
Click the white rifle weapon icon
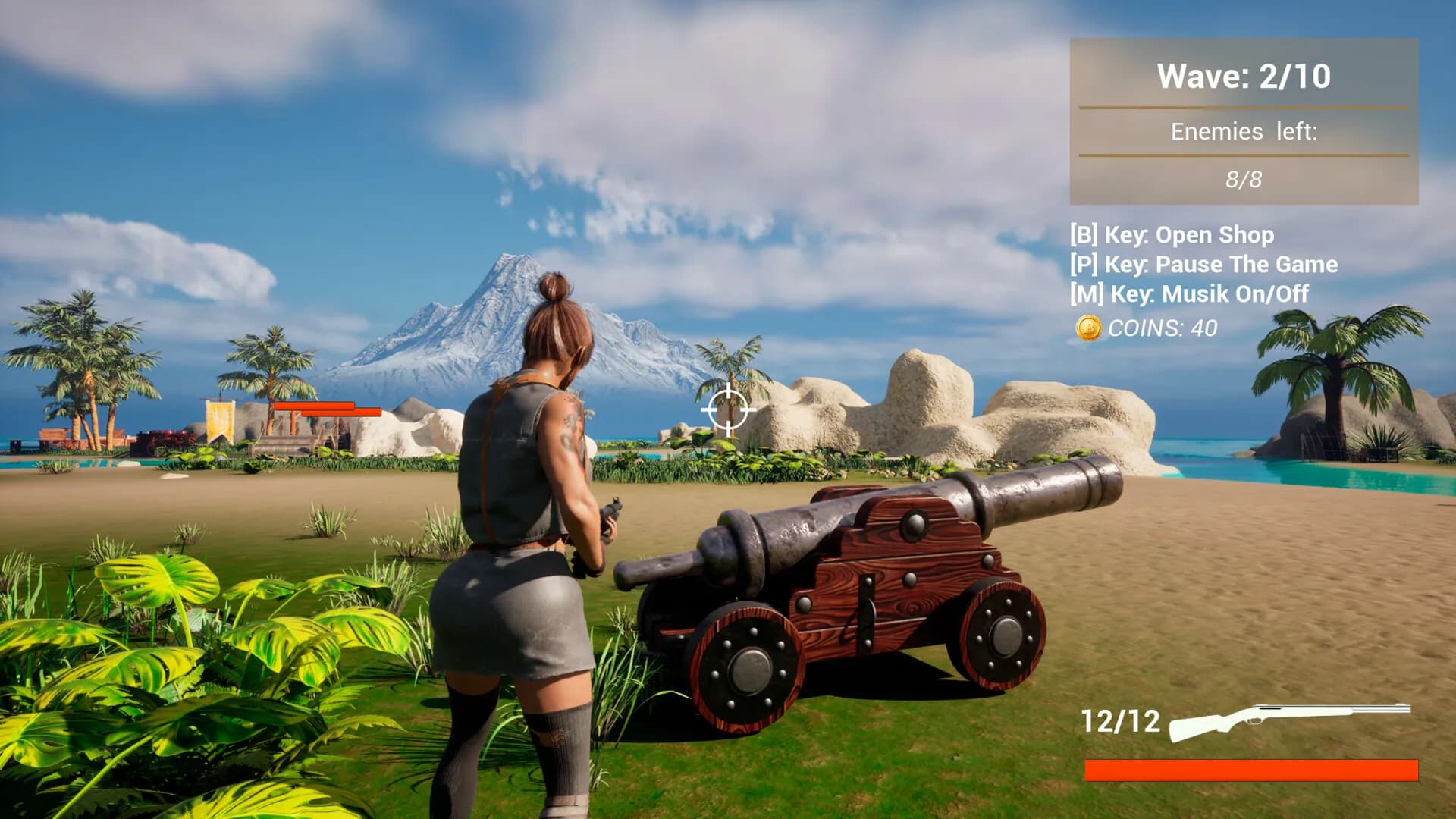pos(1288,720)
